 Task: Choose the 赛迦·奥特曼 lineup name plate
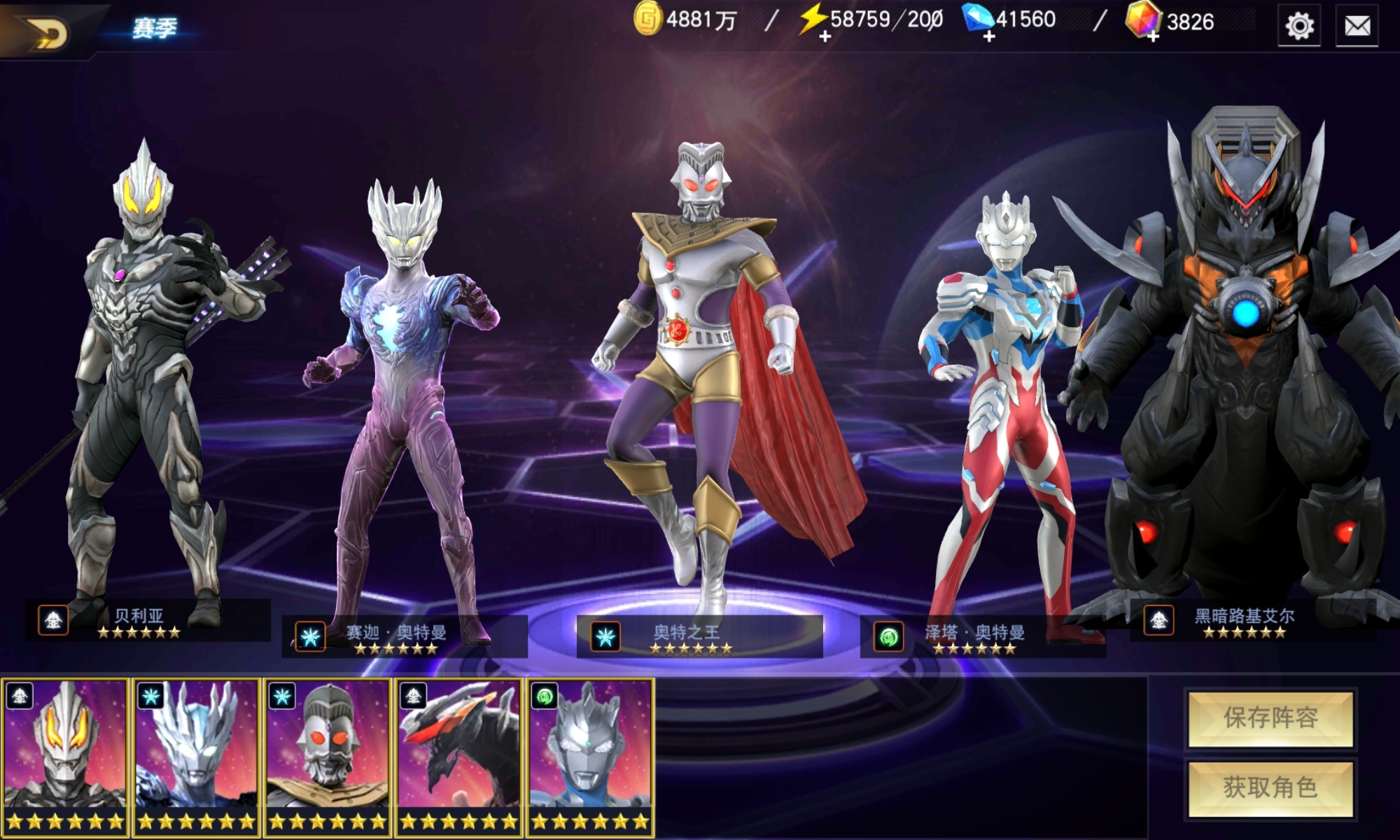(405, 637)
